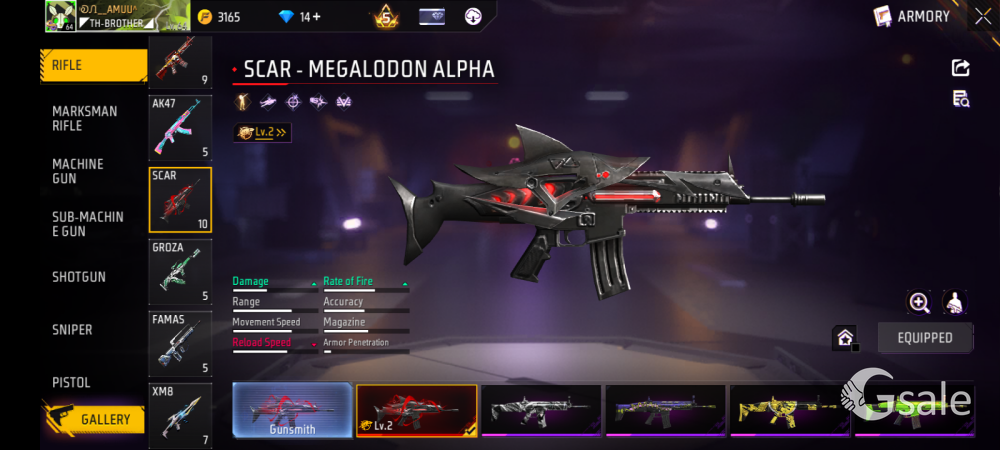The width and height of the screenshot is (1000, 450).
Task: Zoom in with the magnifier icon
Action: tap(919, 302)
